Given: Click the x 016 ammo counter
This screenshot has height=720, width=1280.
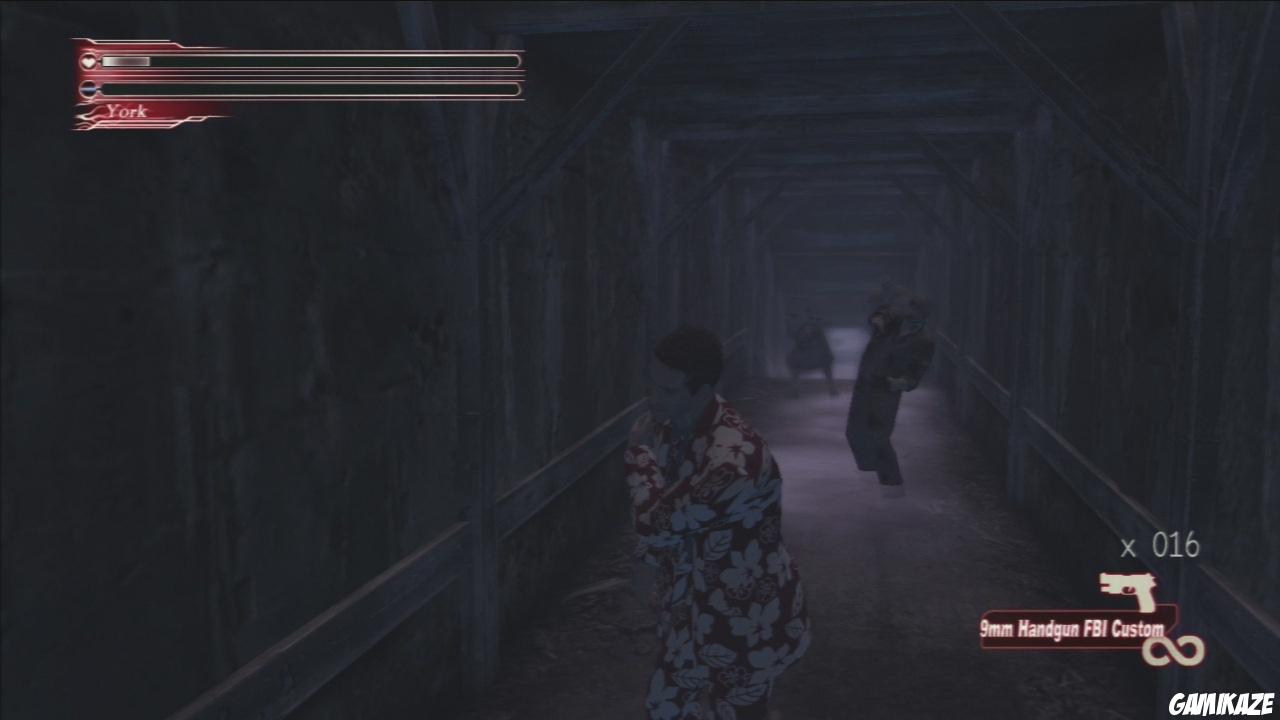Looking at the screenshot, I should point(1160,545).
